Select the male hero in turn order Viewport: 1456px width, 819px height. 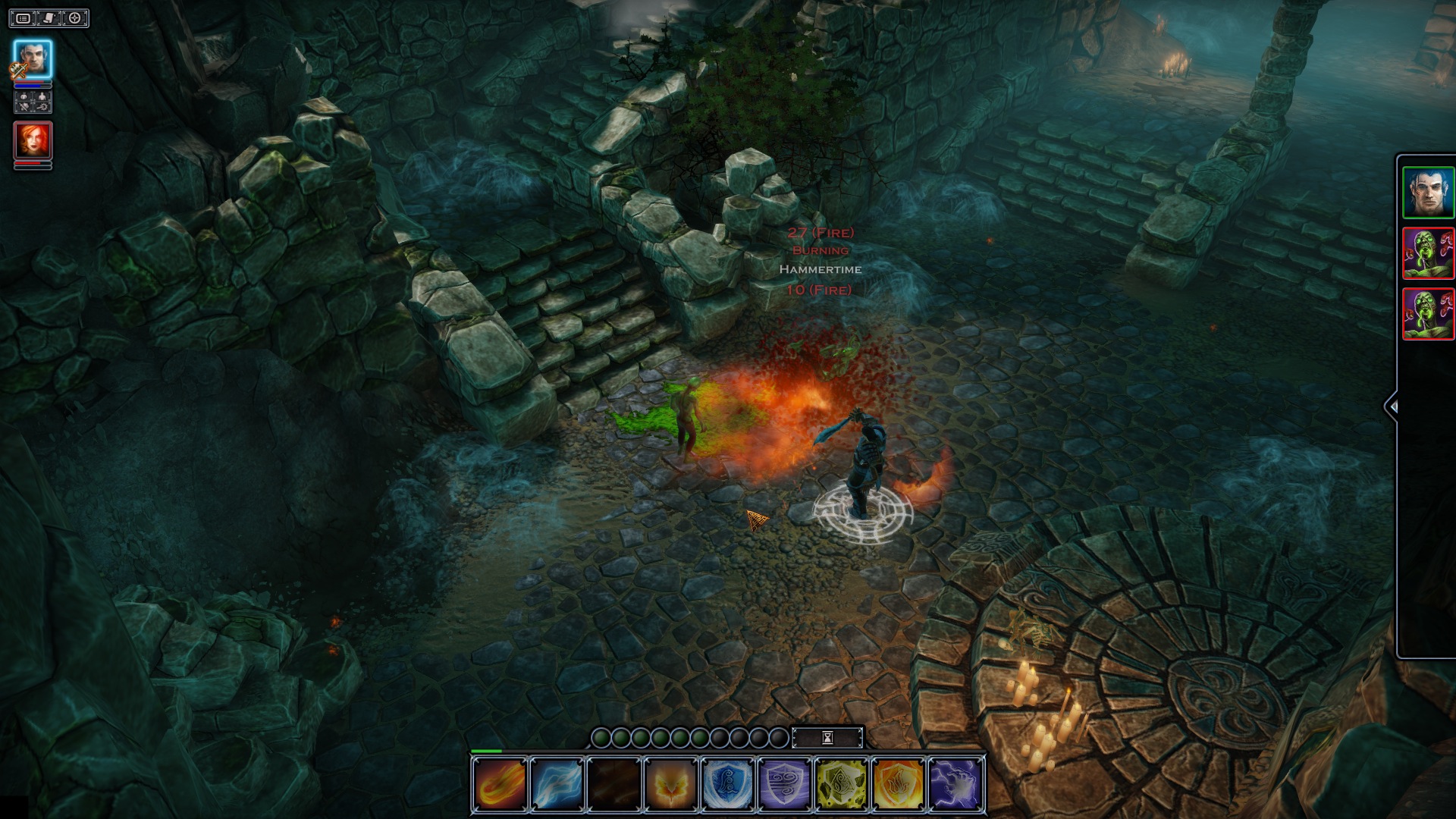point(1428,193)
